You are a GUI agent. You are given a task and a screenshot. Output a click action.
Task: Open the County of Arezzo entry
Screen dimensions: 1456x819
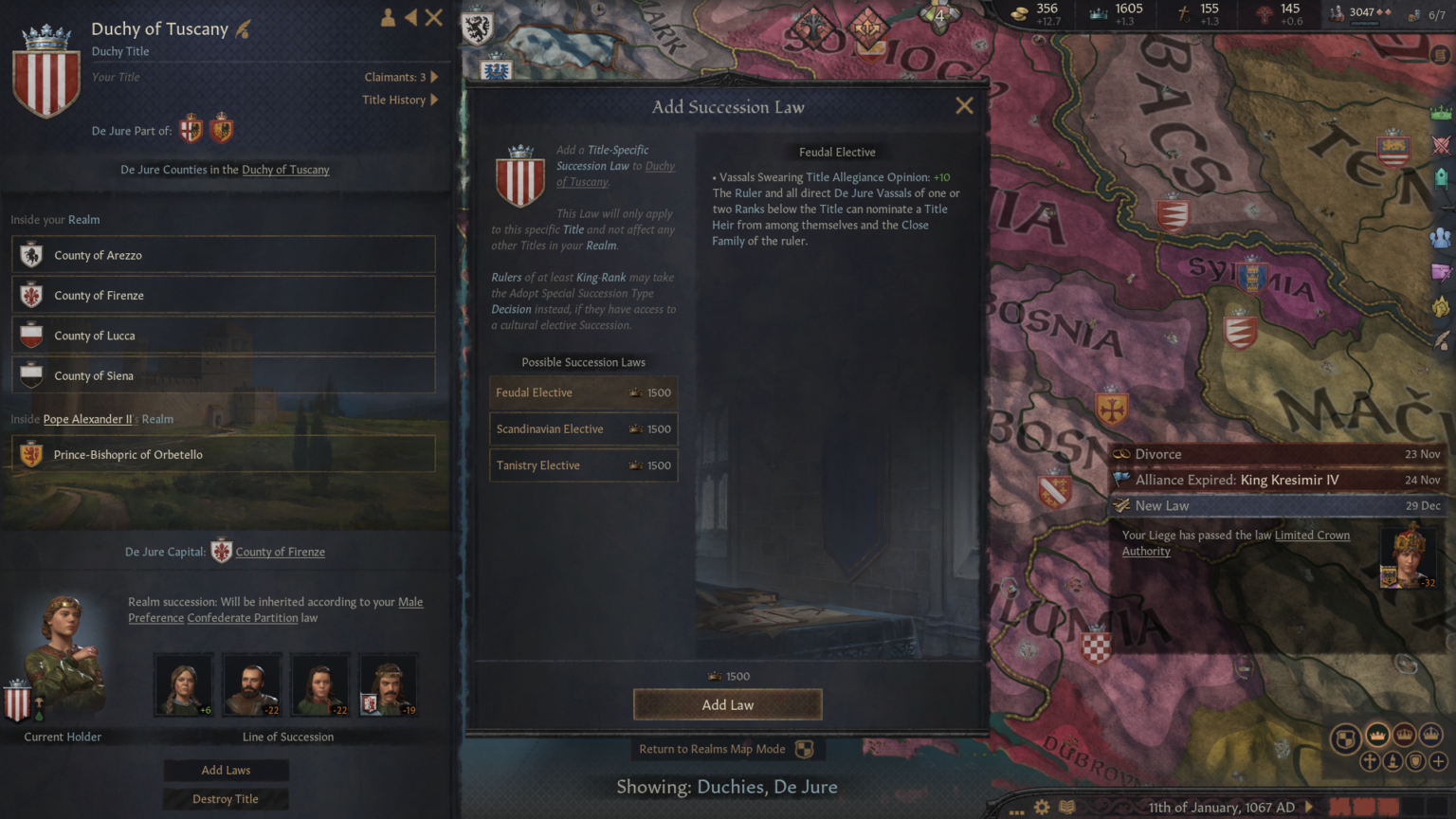224,255
